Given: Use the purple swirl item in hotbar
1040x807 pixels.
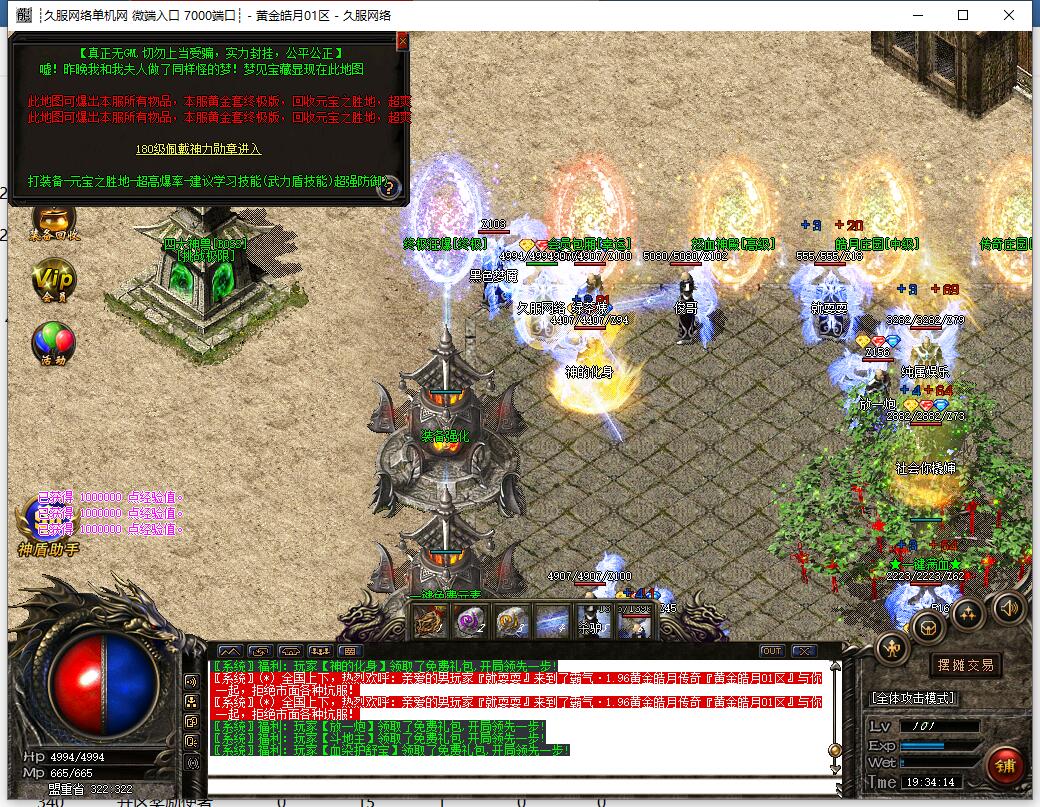Looking at the screenshot, I should [x=470, y=621].
